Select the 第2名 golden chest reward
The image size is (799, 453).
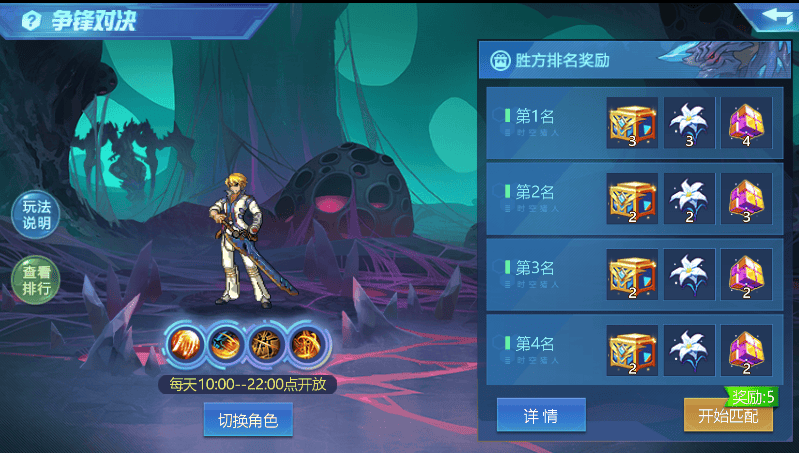click(632, 198)
